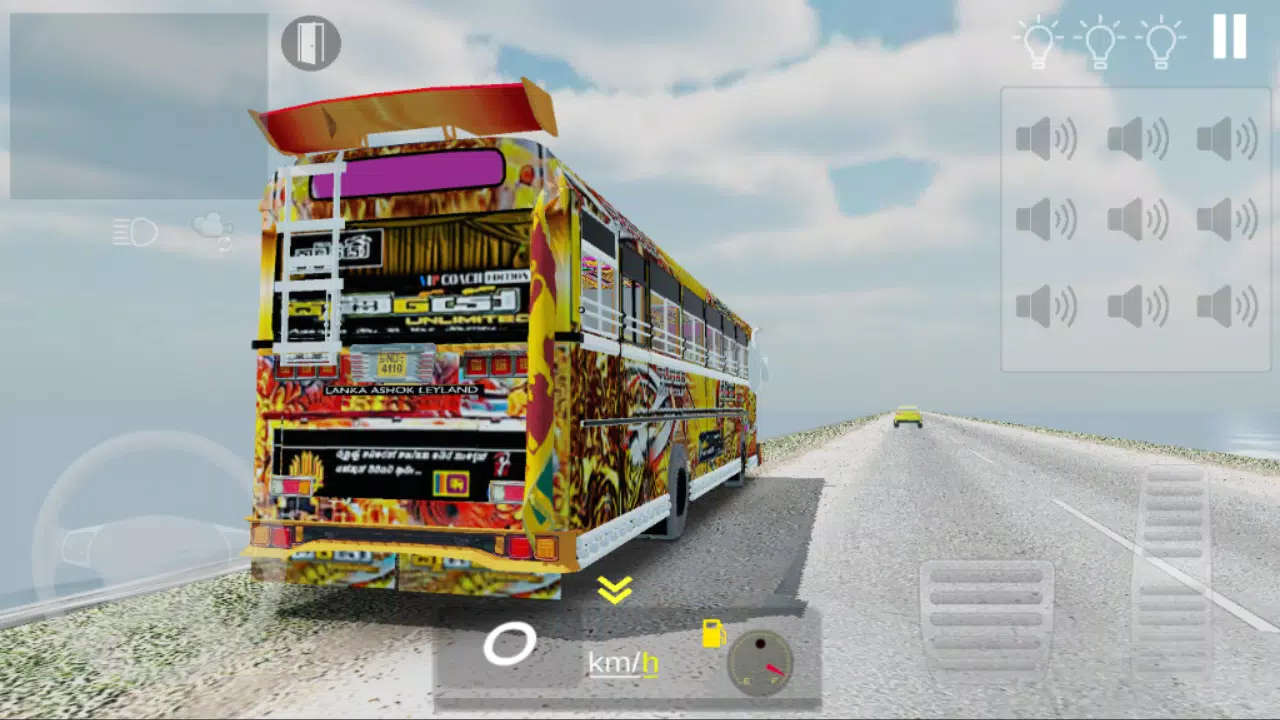Image resolution: width=1280 pixels, height=720 pixels.
Task: Select the headlight beam icon
Action: click(x=135, y=232)
